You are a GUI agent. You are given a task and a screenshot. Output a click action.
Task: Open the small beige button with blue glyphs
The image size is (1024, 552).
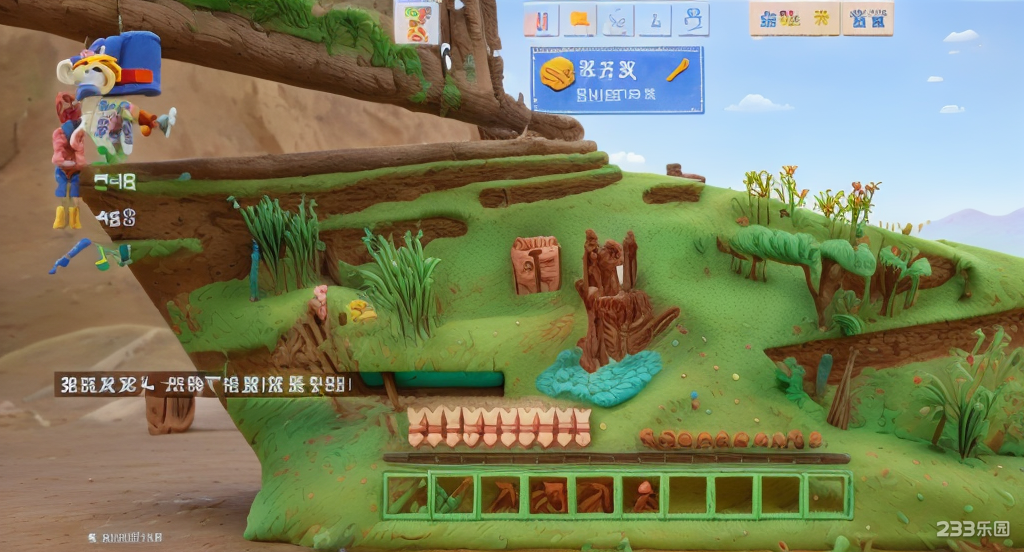867,18
